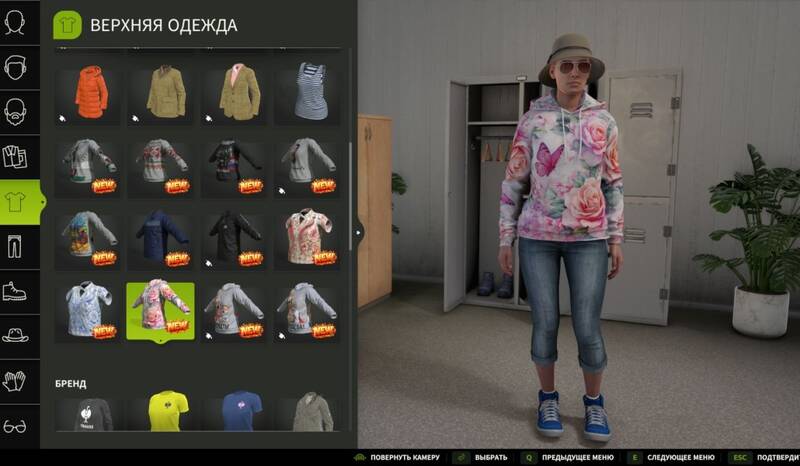The width and height of the screenshot is (800, 466).
Task: Choose the striped tank top
Action: 307,93
